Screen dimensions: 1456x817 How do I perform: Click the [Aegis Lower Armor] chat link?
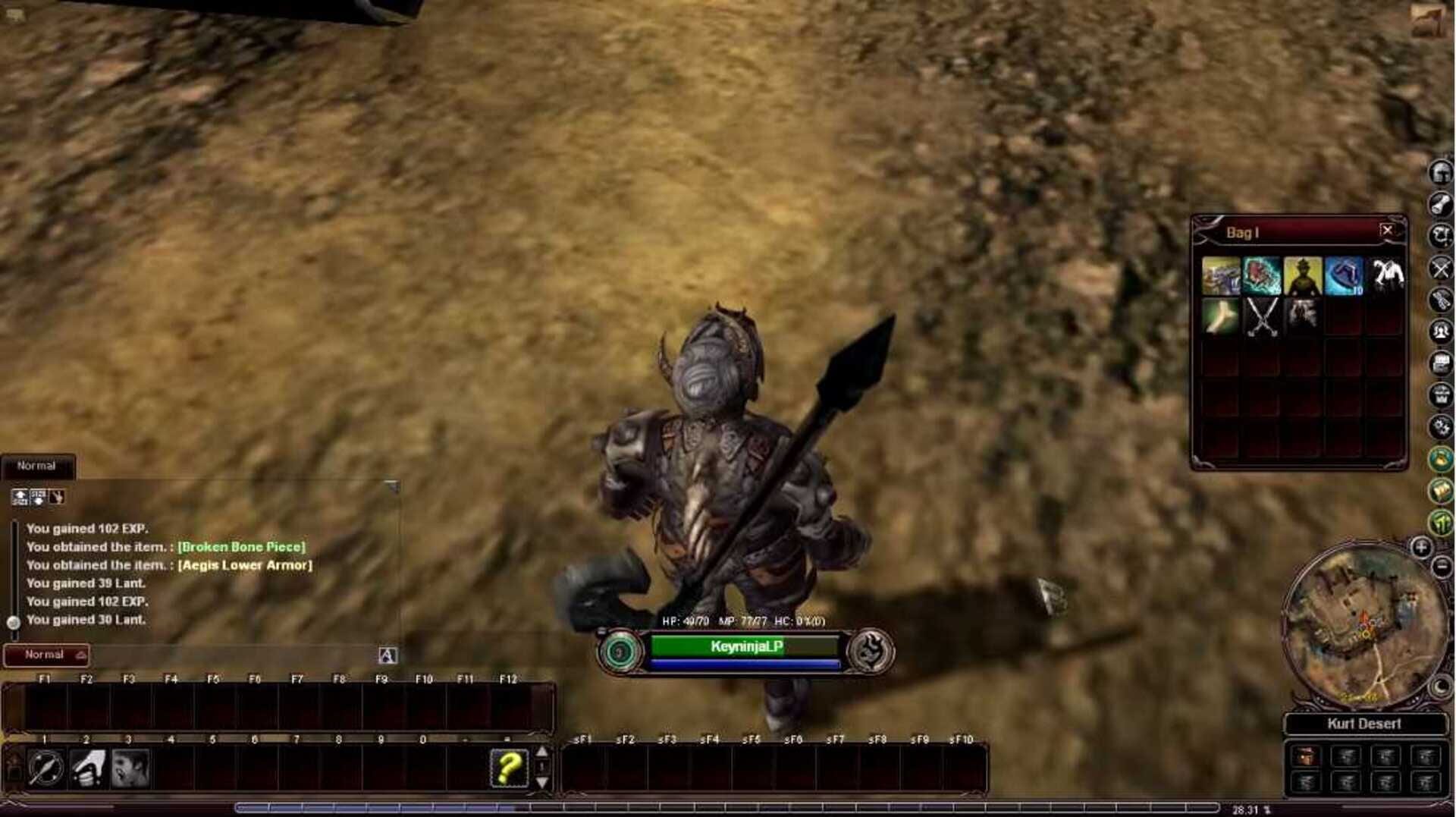246,565
